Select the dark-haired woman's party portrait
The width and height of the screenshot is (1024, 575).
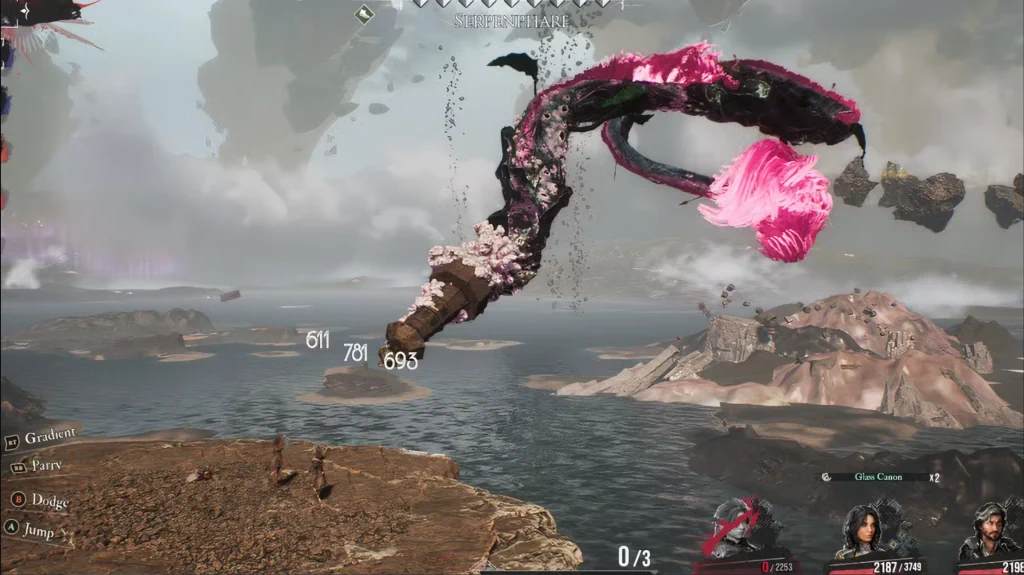(863, 530)
